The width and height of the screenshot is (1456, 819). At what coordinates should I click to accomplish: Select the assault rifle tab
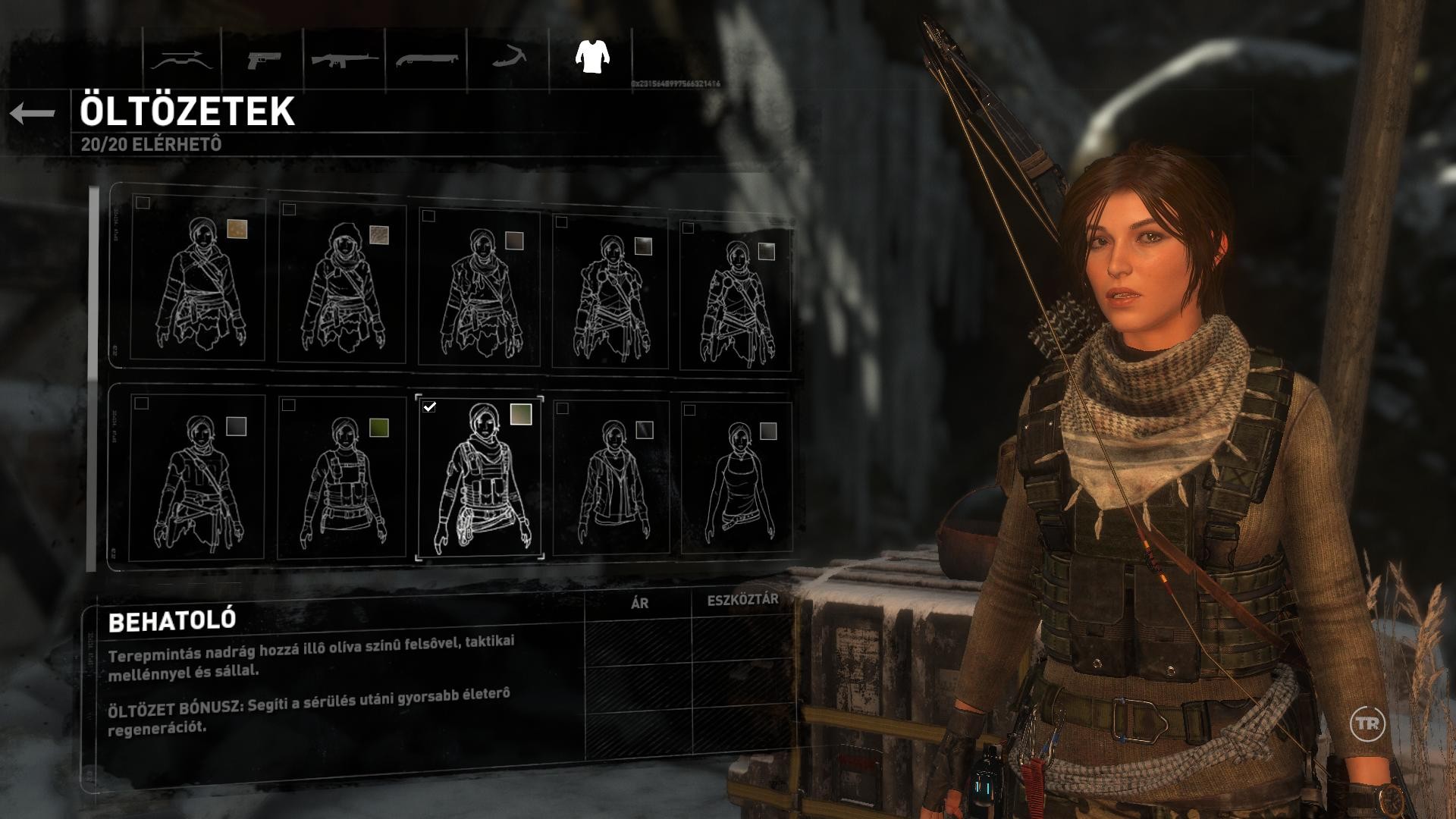click(345, 60)
